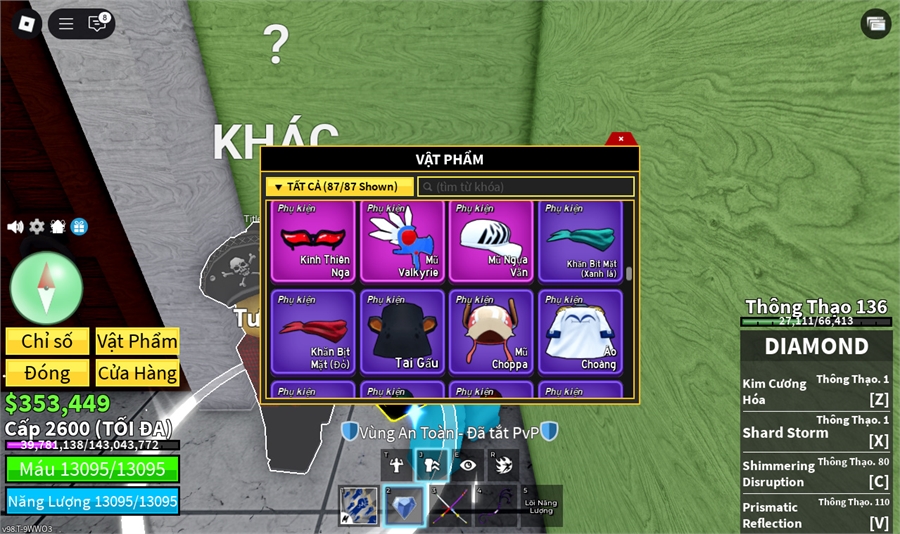Screen dimensions: 900x534
Task: Choose the Mũ Valkyrie accessory
Action: tap(402, 240)
